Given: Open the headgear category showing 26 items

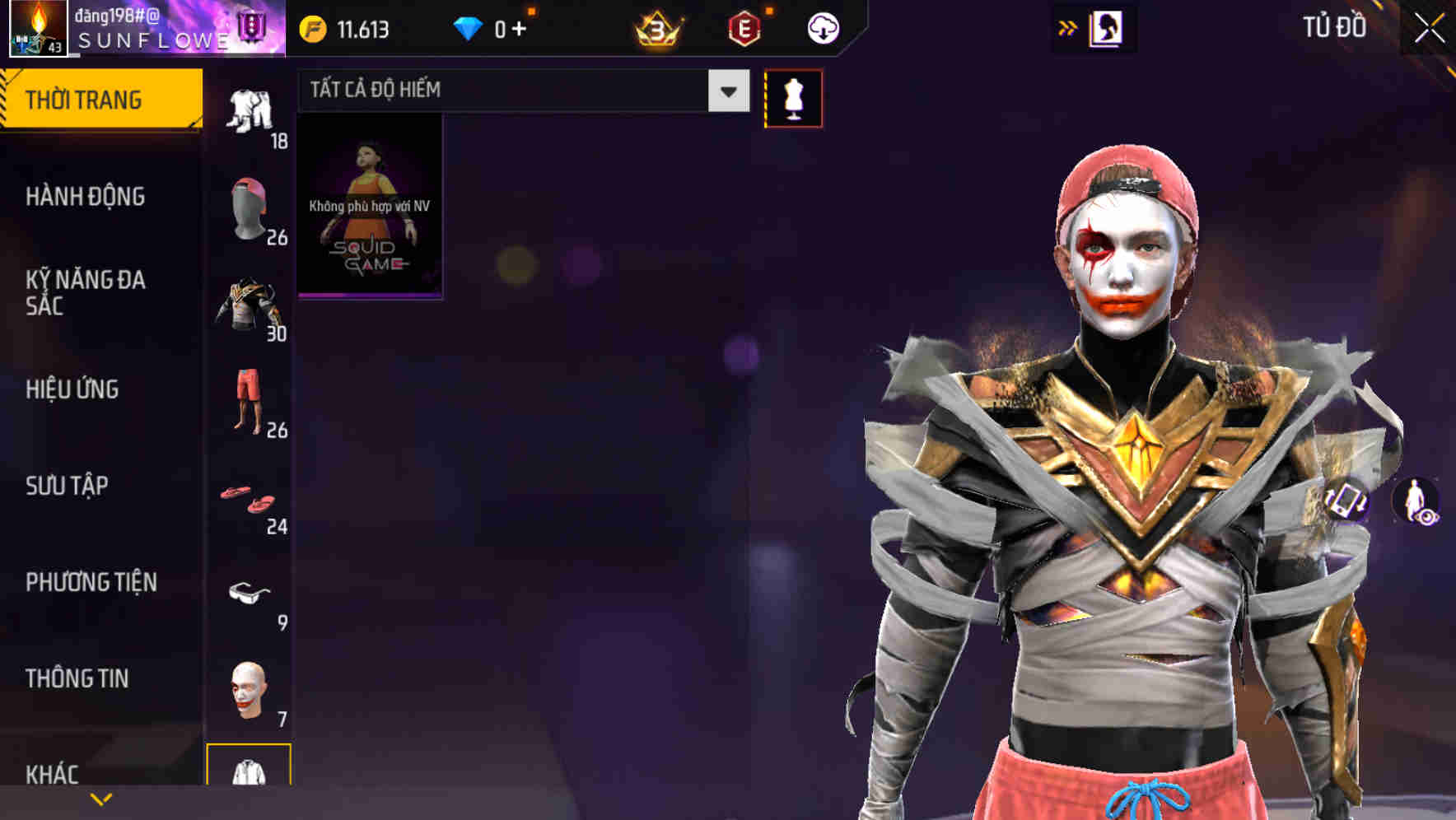Looking at the screenshot, I should pyautogui.click(x=250, y=202).
